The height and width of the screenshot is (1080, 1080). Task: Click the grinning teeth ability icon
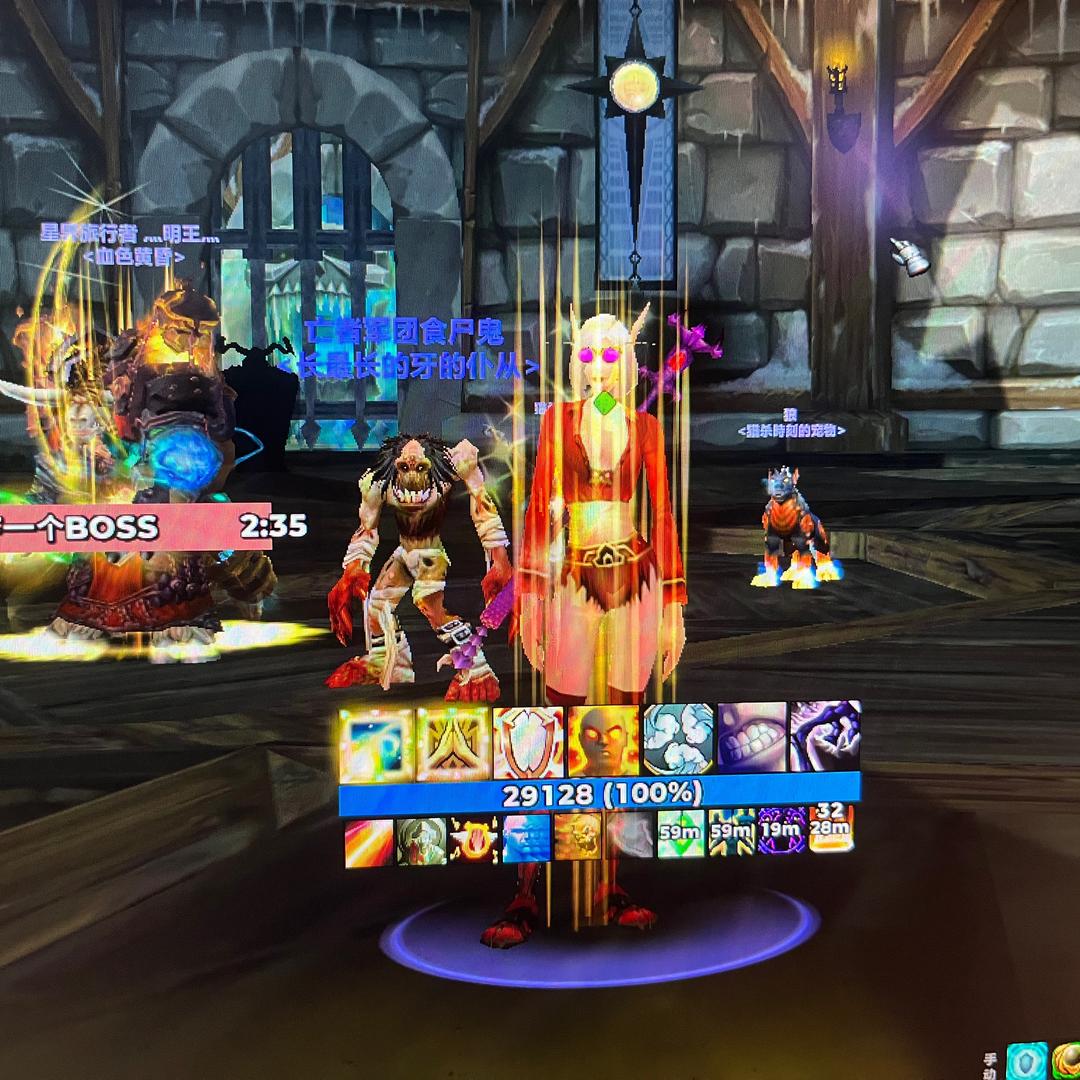[752, 737]
